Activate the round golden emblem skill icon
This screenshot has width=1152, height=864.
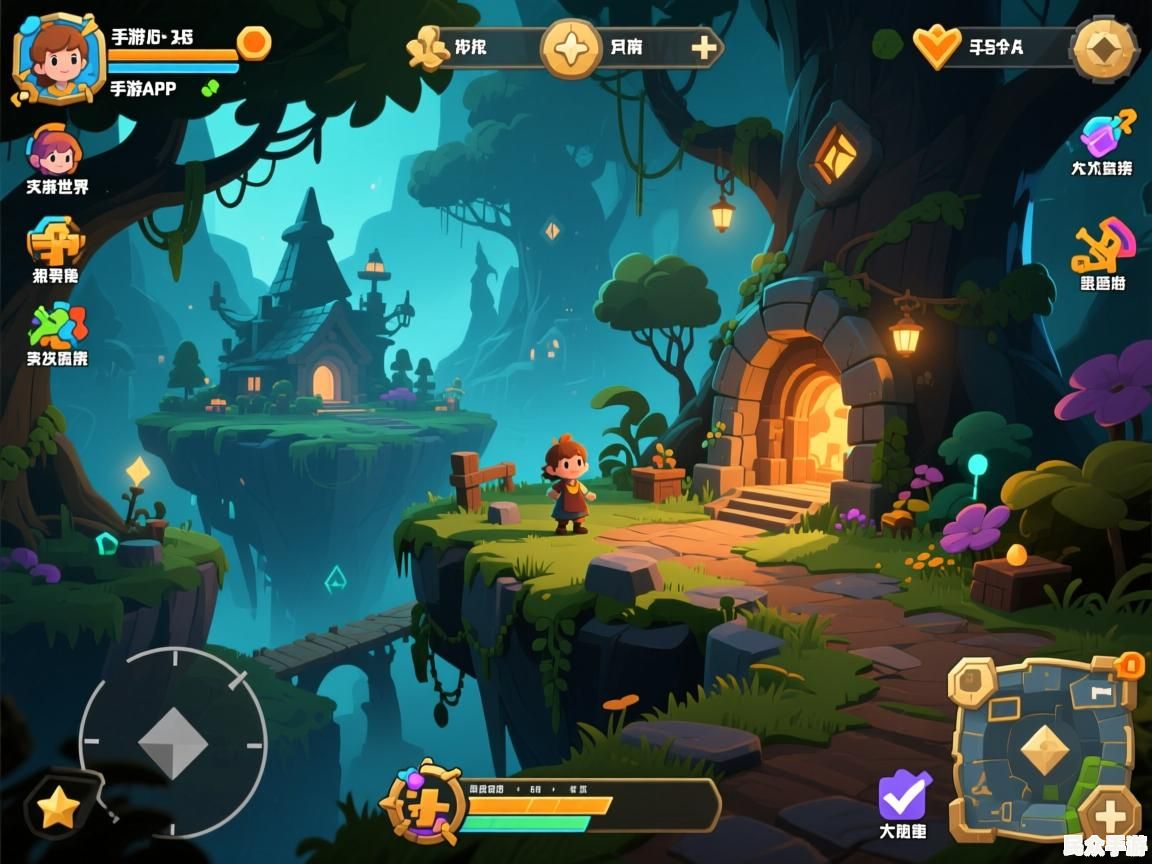[x=425, y=803]
